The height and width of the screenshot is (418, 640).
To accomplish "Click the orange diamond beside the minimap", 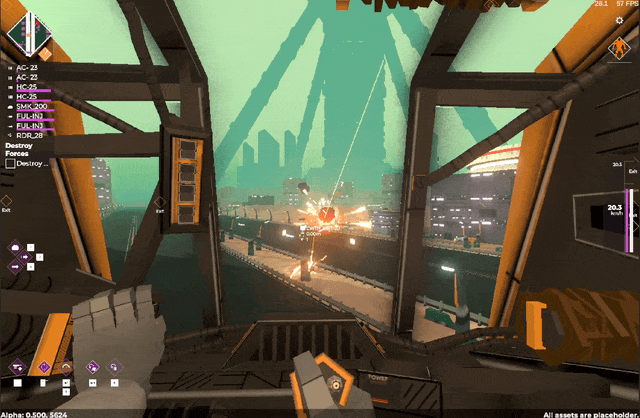I will click(44, 52).
